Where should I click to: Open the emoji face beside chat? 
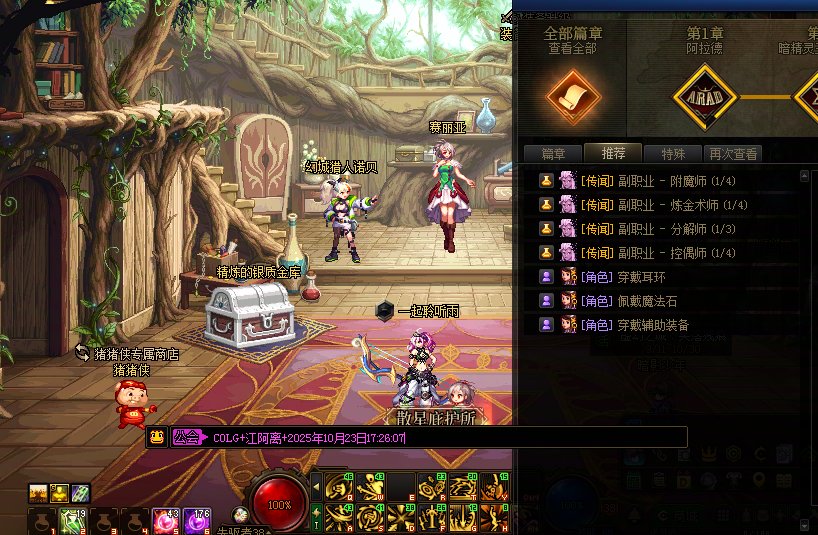[x=157, y=437]
